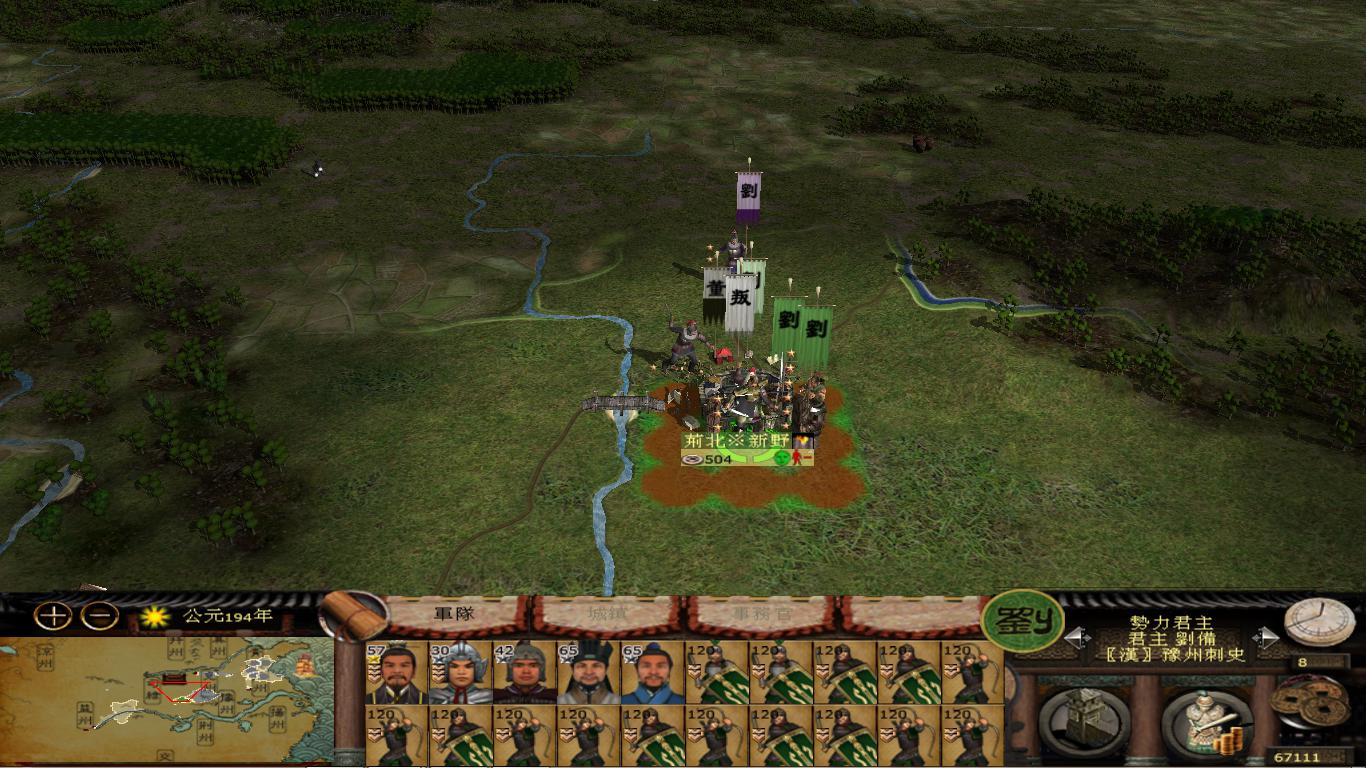
Task: Click the right arrow beside 勢力君主
Action: point(1264,637)
